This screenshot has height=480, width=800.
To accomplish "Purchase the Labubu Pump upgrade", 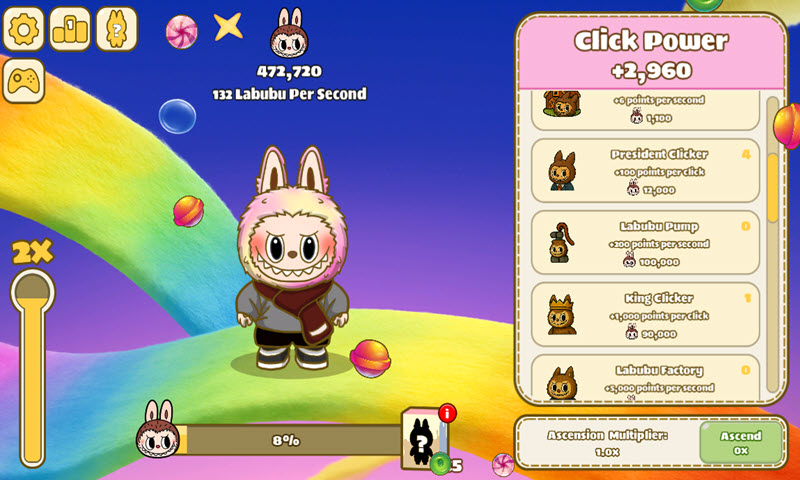I will click(644, 242).
